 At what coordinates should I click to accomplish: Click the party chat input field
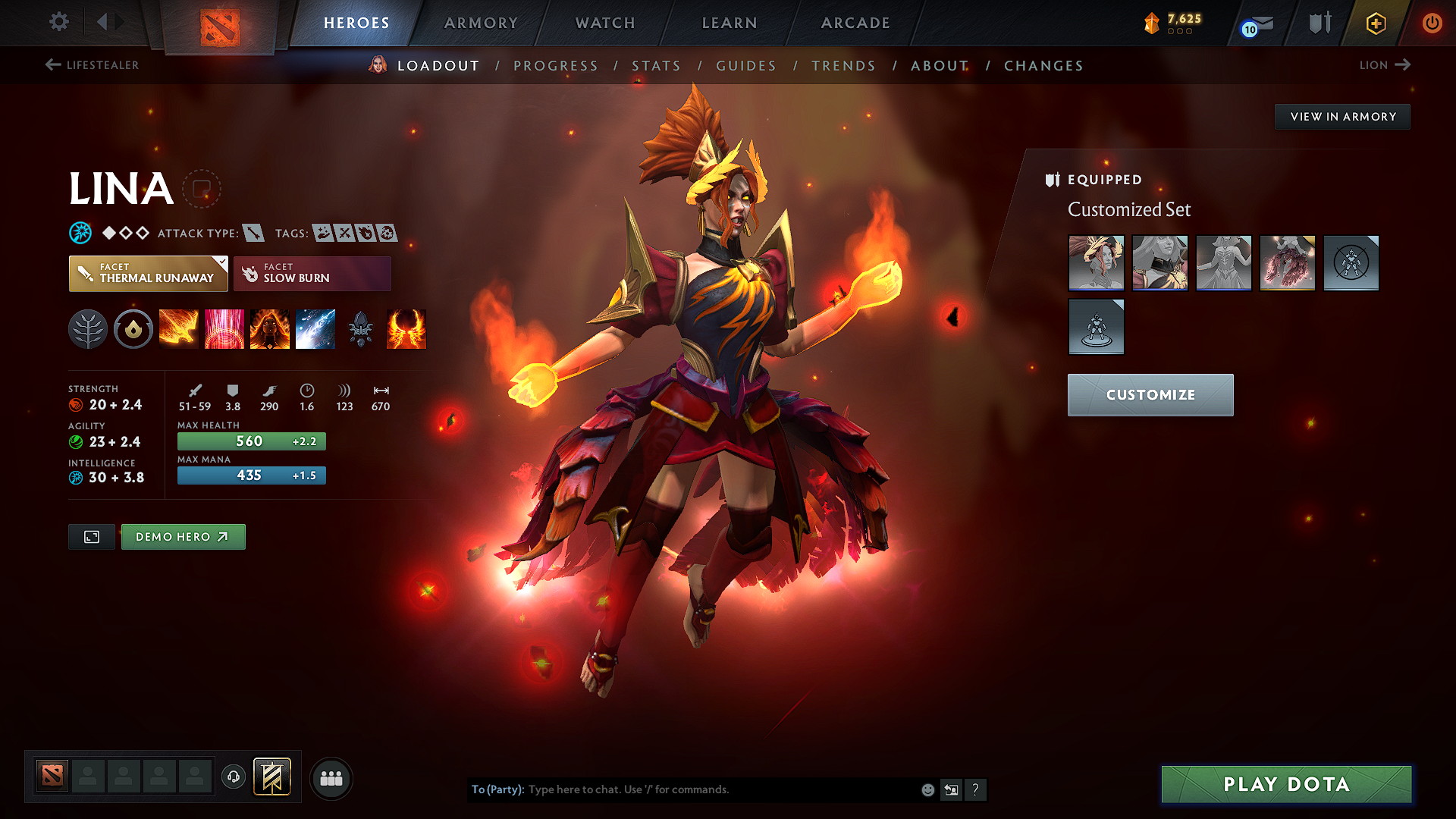pyautogui.click(x=720, y=789)
